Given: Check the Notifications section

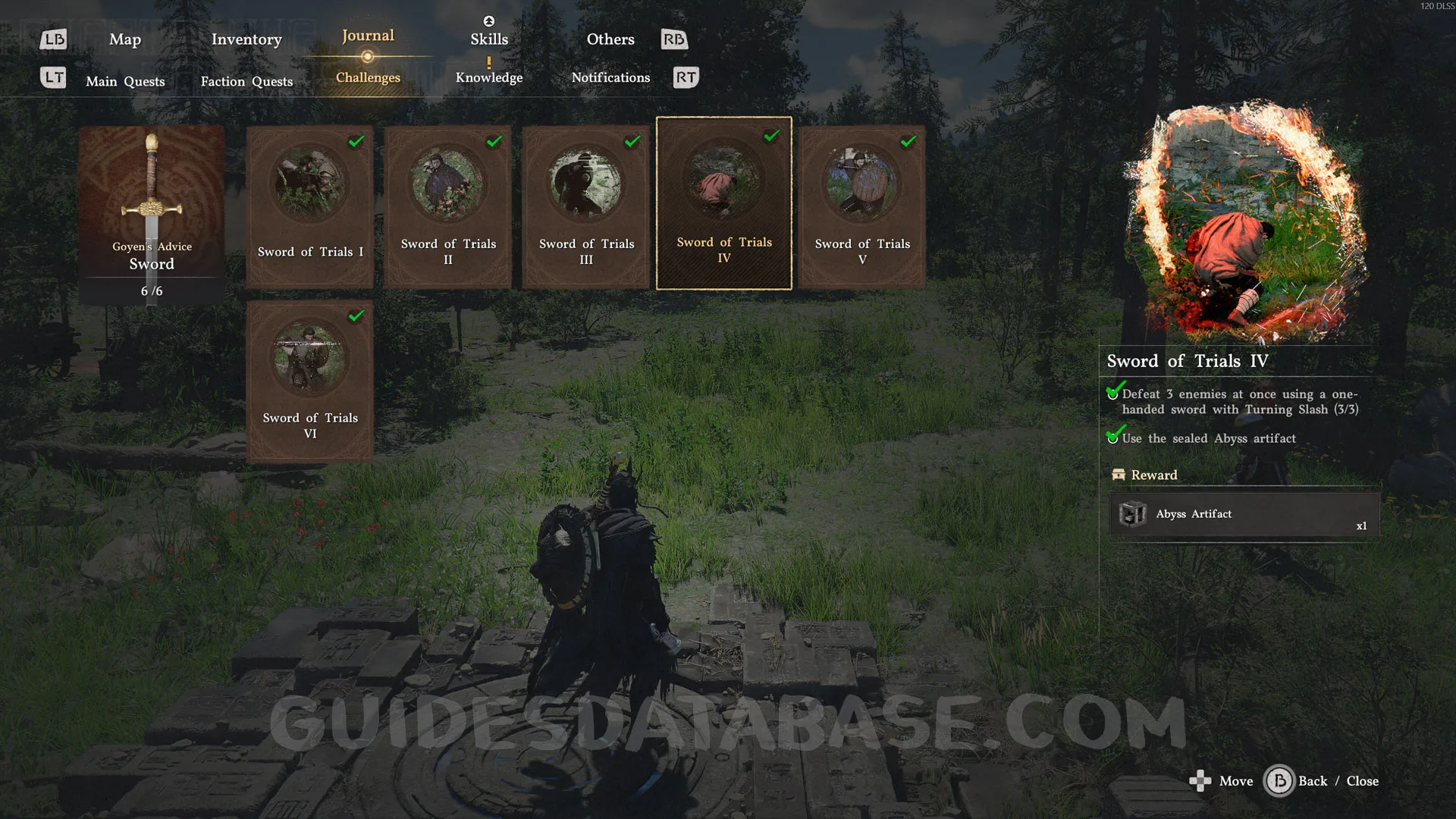Looking at the screenshot, I should tap(610, 77).
